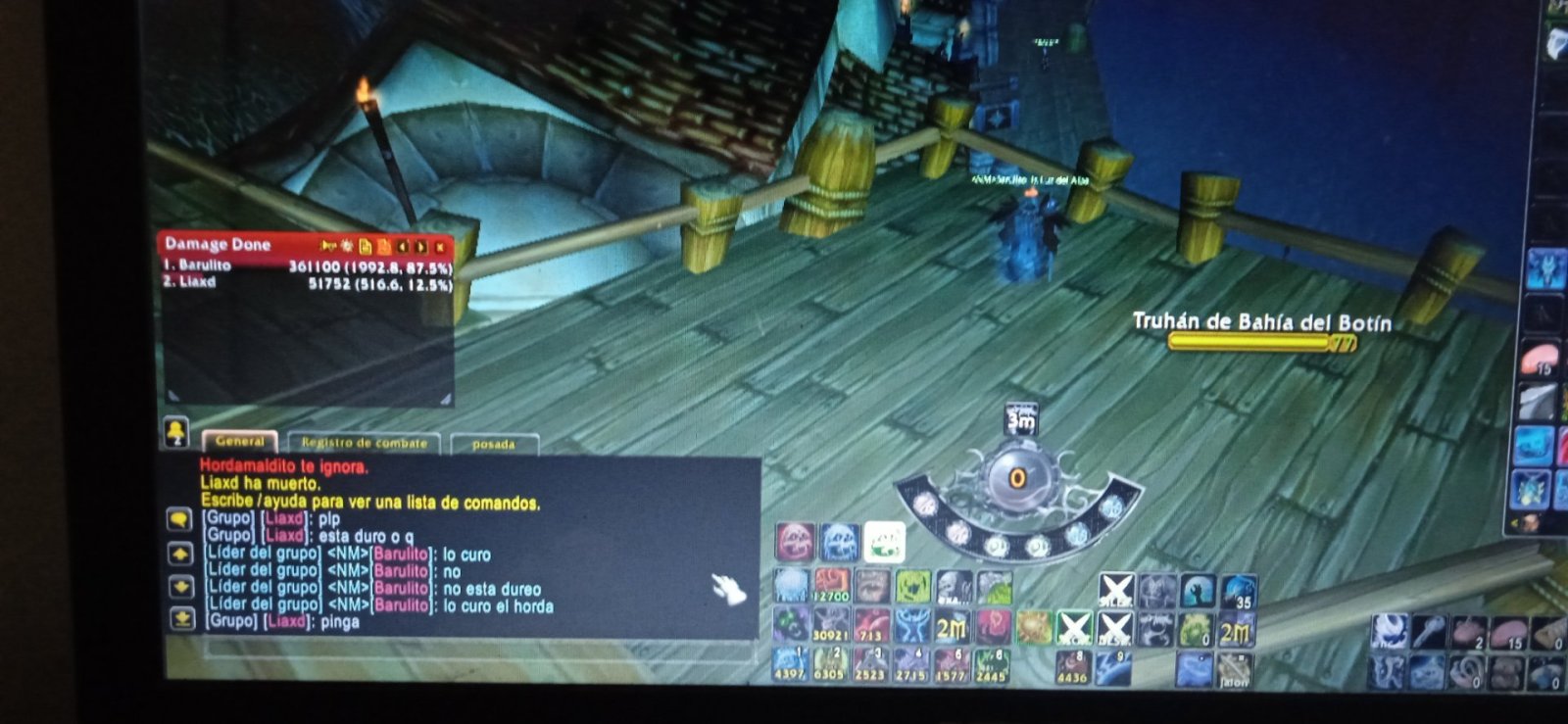
Task: Open the Registro de combate tab
Action: 364,444
